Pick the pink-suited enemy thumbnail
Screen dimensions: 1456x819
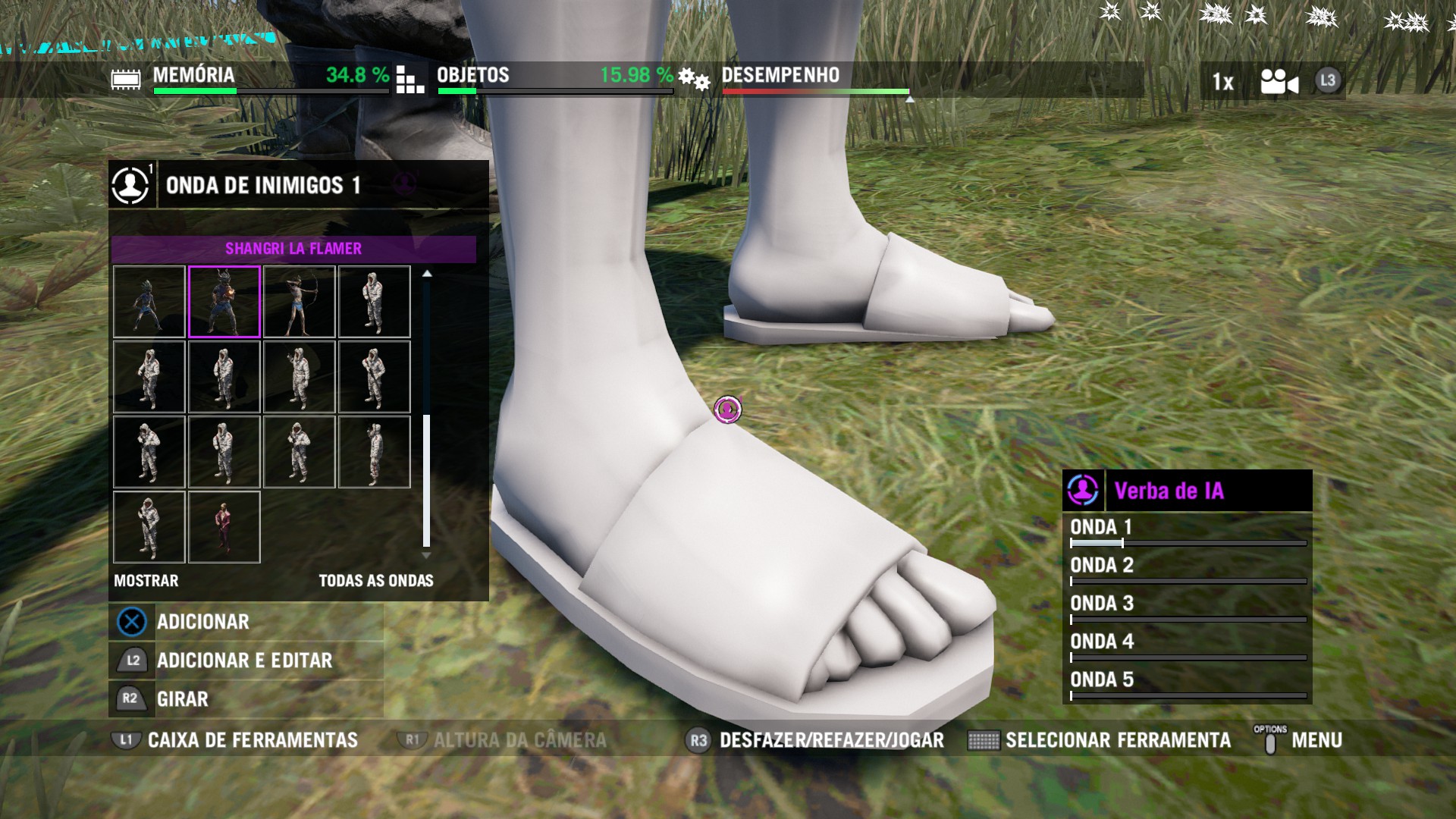point(224,527)
